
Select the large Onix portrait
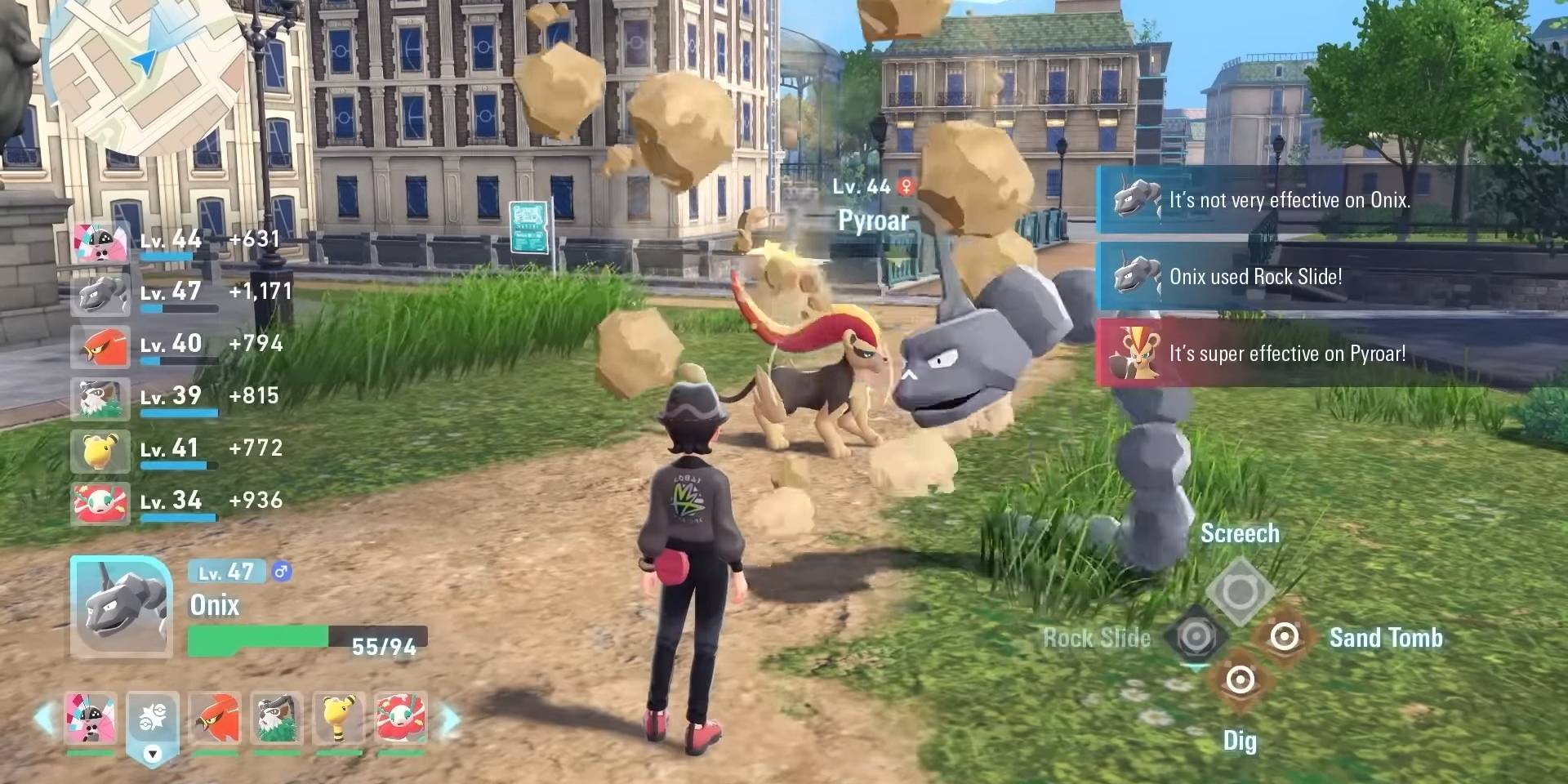121,606
